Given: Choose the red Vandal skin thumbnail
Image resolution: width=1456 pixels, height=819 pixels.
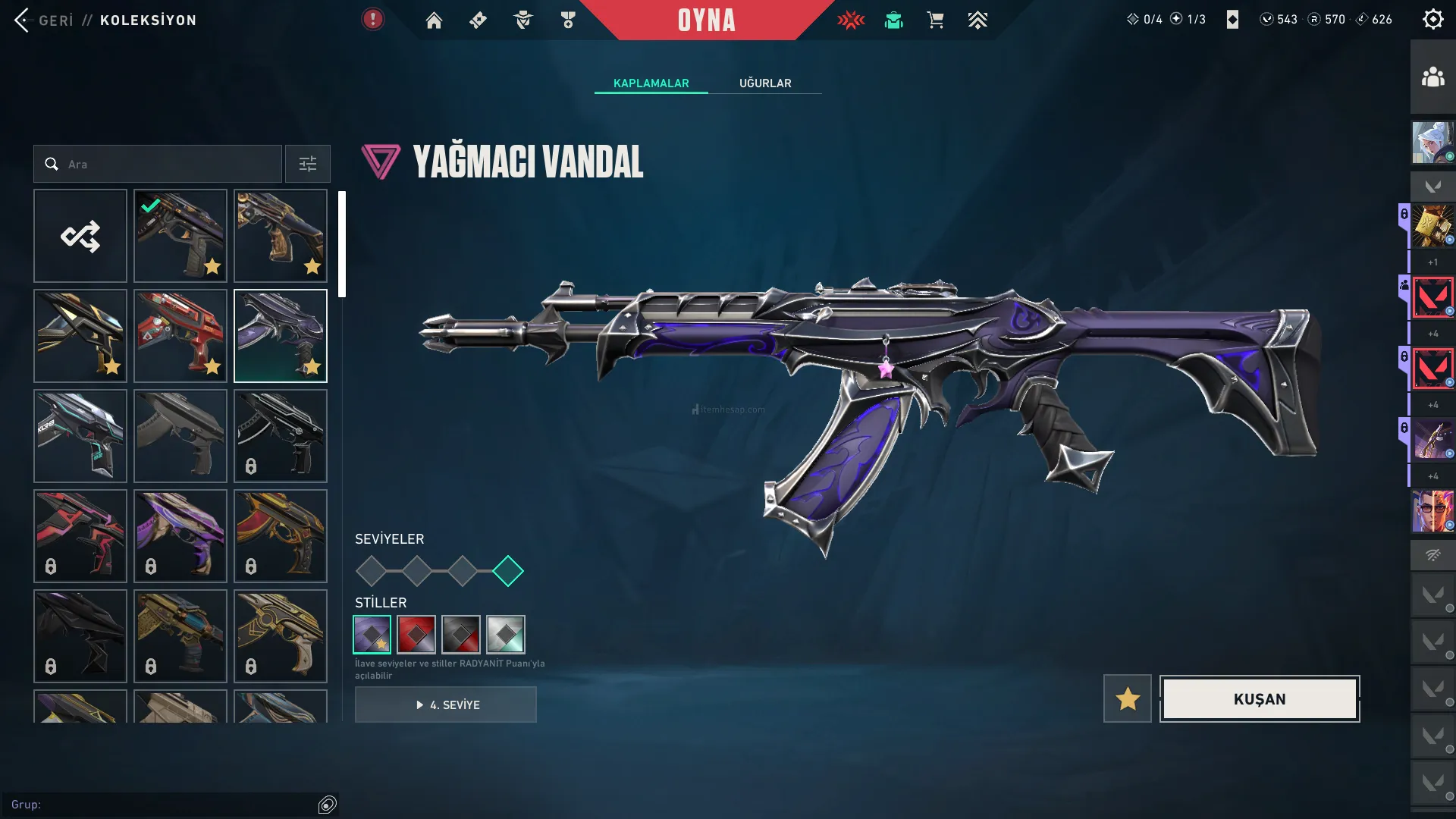Looking at the screenshot, I should [180, 336].
